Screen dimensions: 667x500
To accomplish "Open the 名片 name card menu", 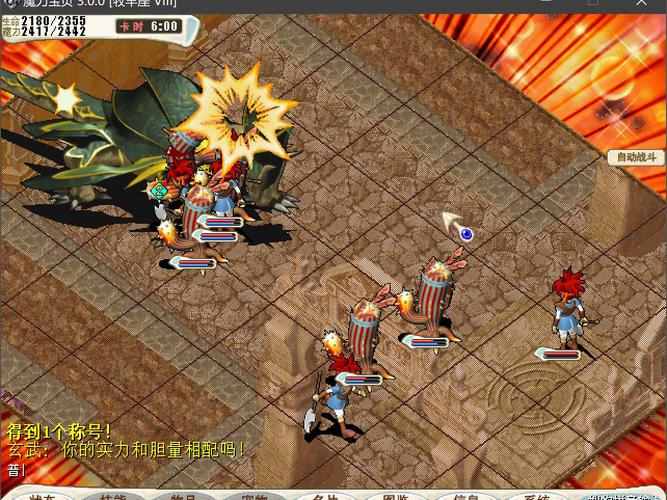I will click(326, 496).
